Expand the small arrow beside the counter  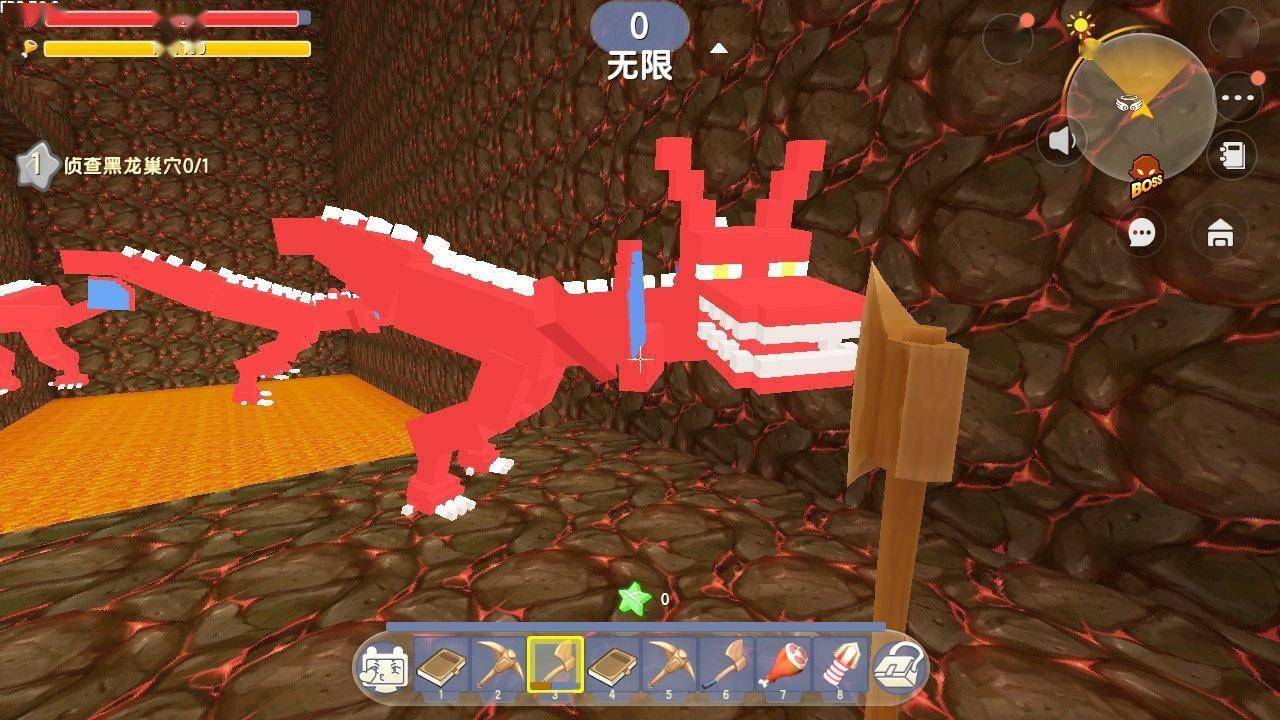click(x=717, y=48)
